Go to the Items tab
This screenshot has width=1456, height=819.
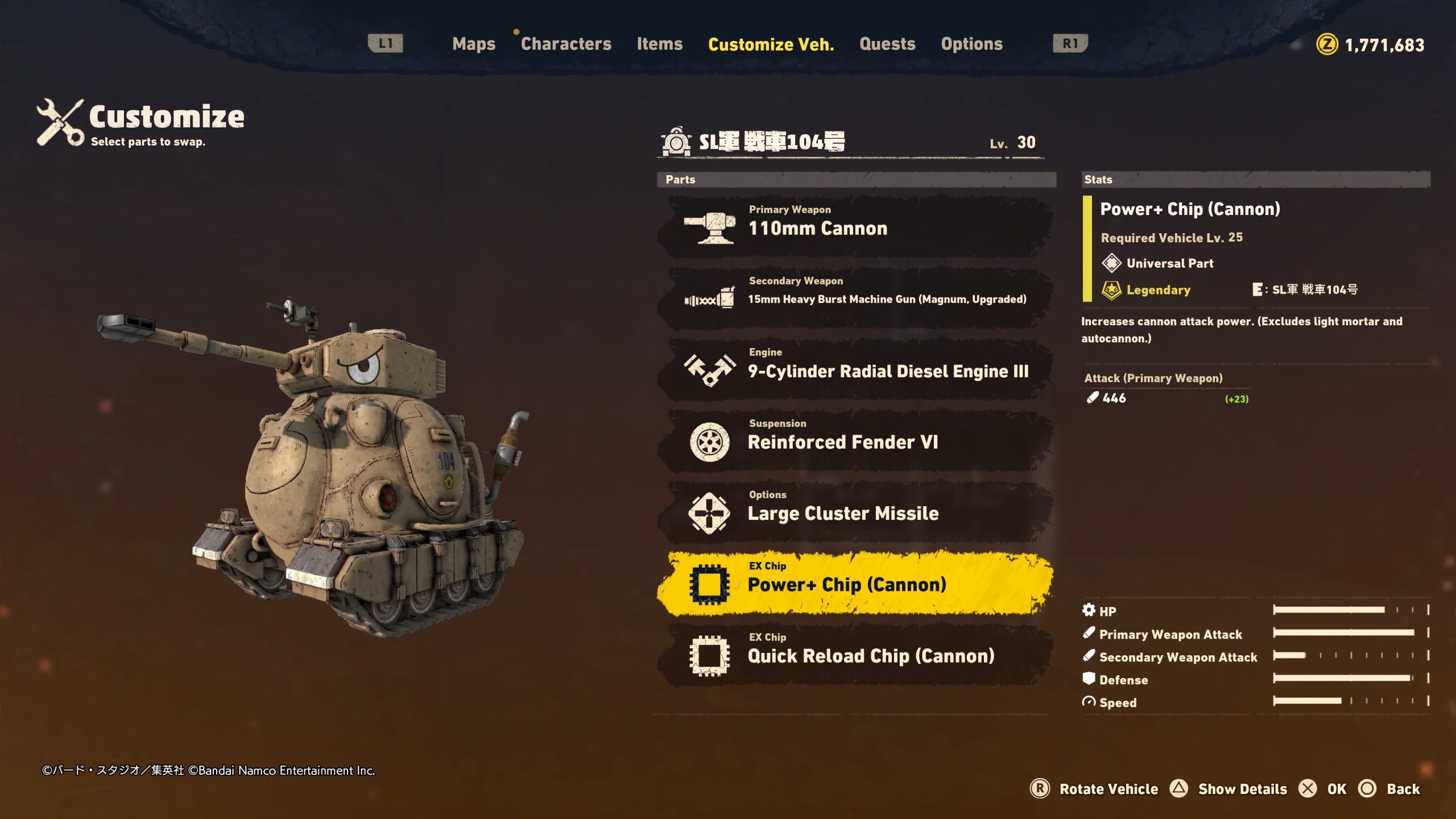point(659,44)
